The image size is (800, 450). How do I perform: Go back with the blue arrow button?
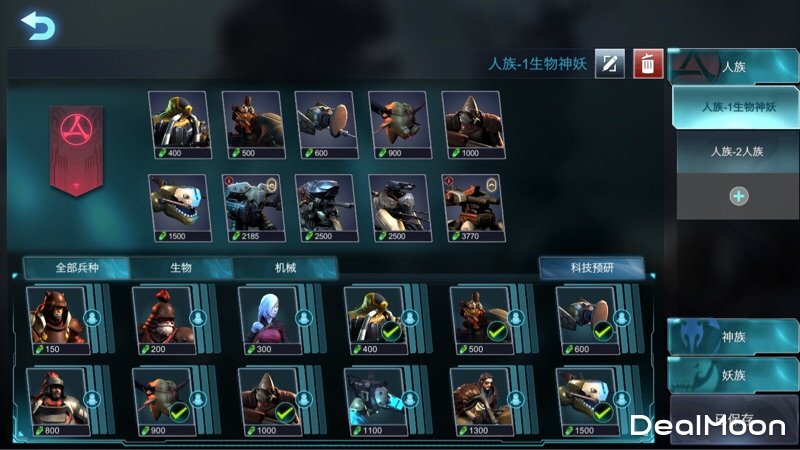[38, 25]
